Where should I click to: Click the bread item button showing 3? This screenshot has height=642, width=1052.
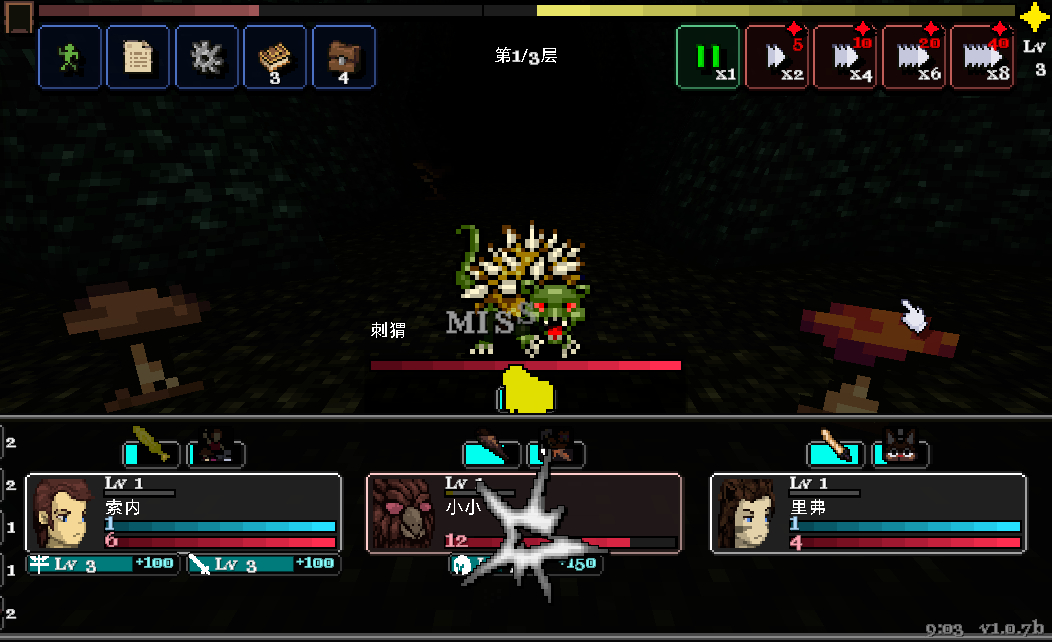tap(275, 57)
